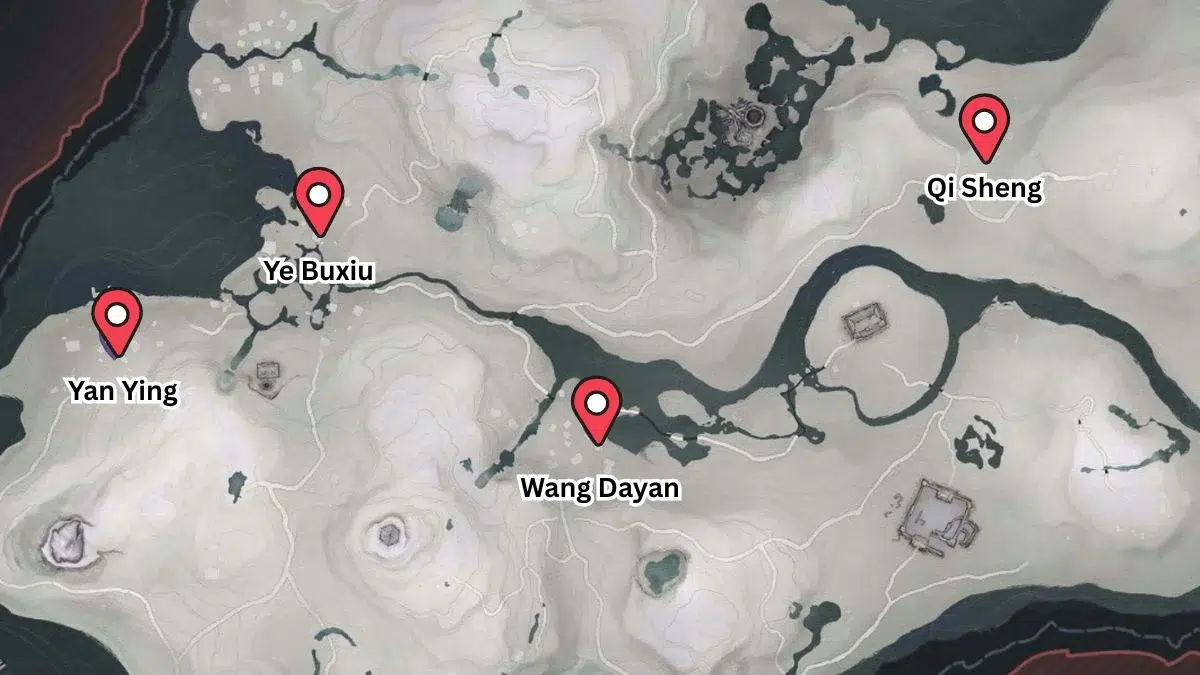Open the Qi Sheng location marker
Viewport: 1200px width, 675px height.
(x=984, y=124)
